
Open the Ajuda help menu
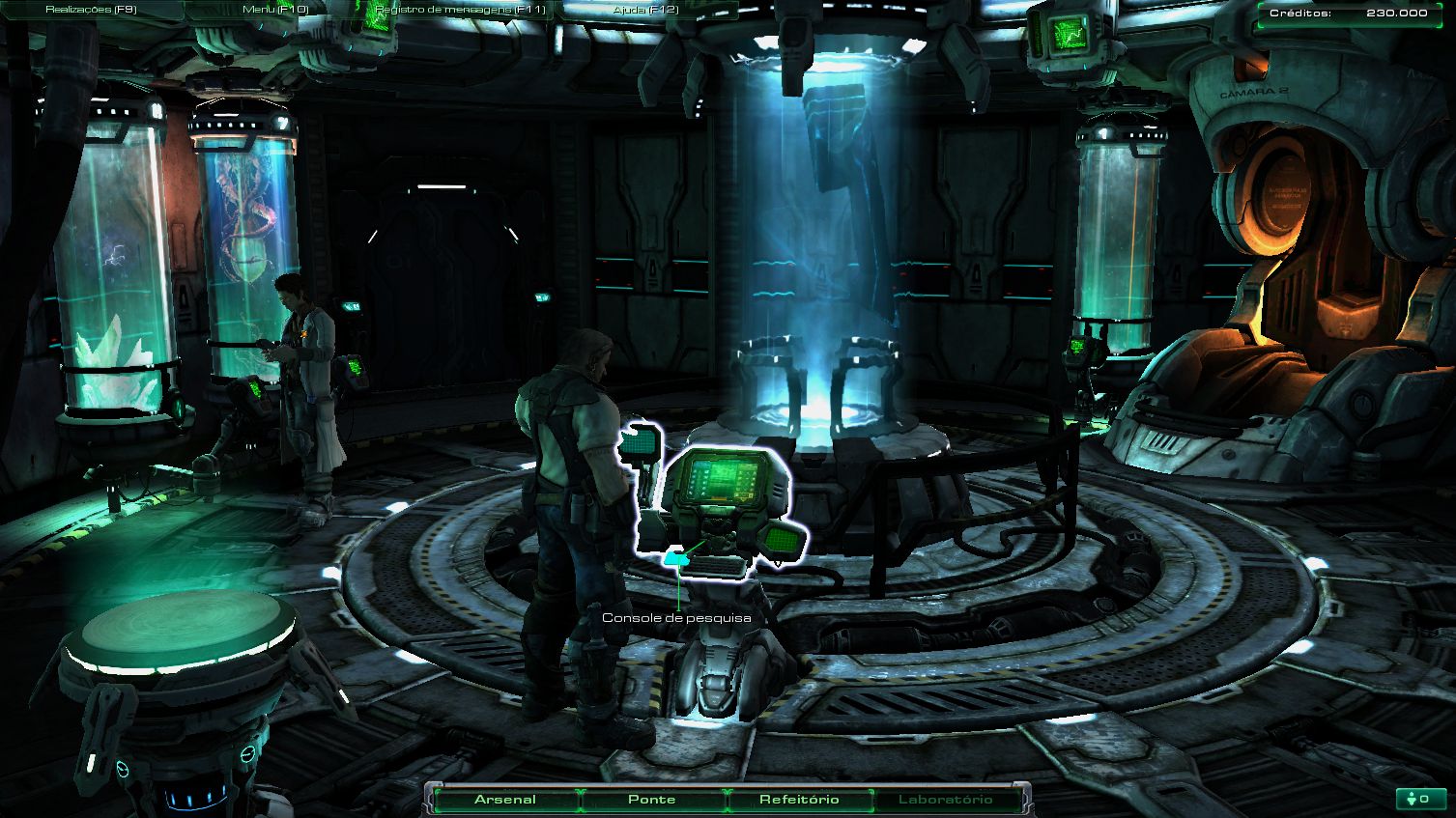(645, 10)
